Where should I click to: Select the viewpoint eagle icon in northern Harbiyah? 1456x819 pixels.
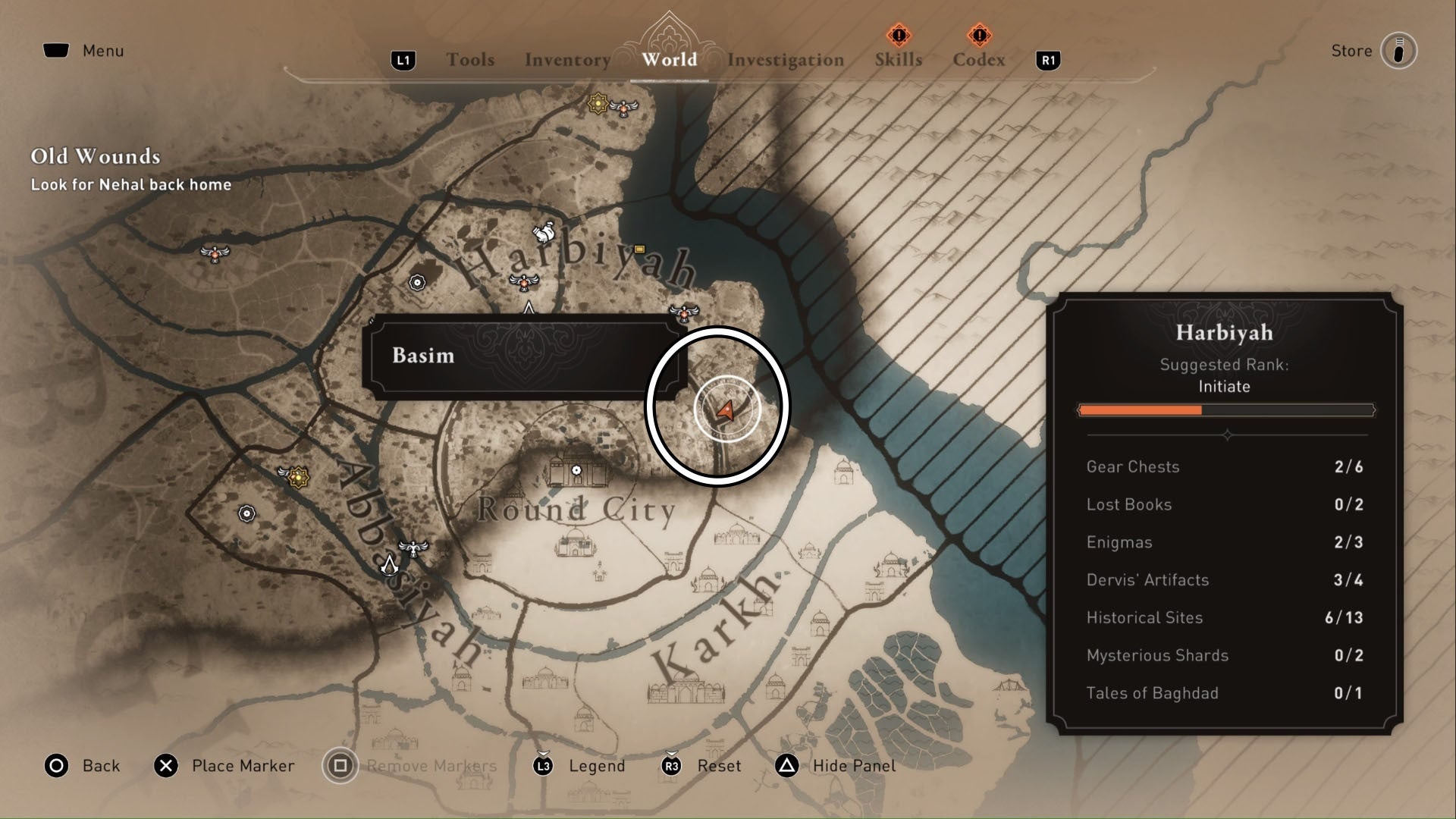(x=623, y=109)
